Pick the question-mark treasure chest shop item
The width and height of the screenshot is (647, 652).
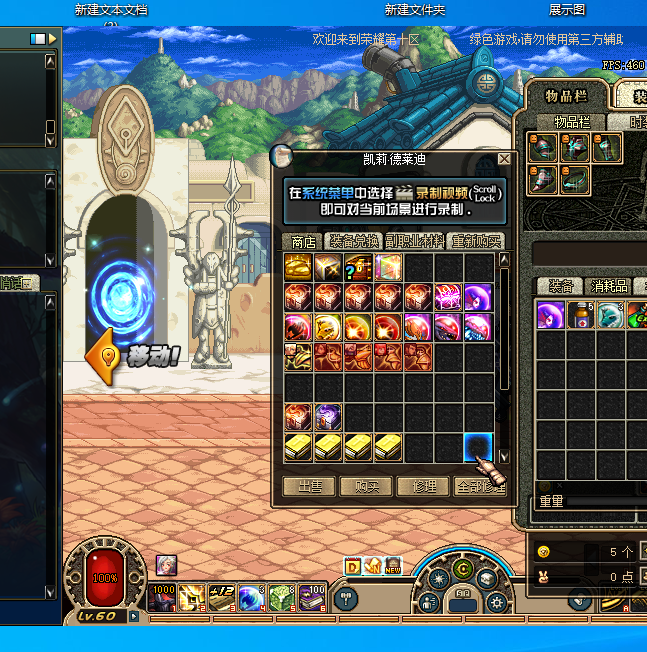[x=358, y=267]
